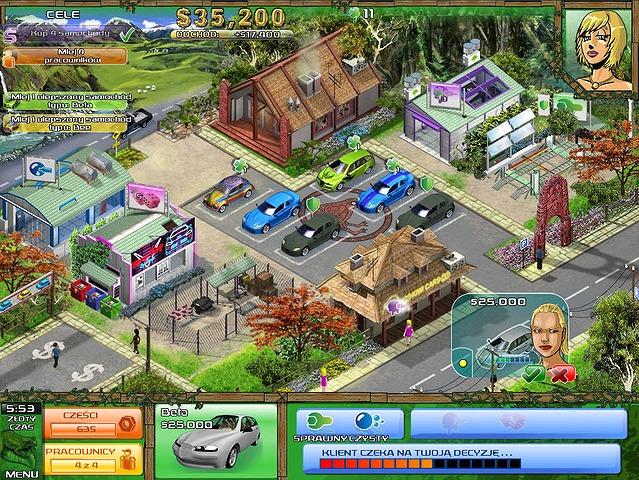The height and width of the screenshot is (480, 639).
Task: Click the greyed-out handshake icon
Action: [x=514, y=421]
